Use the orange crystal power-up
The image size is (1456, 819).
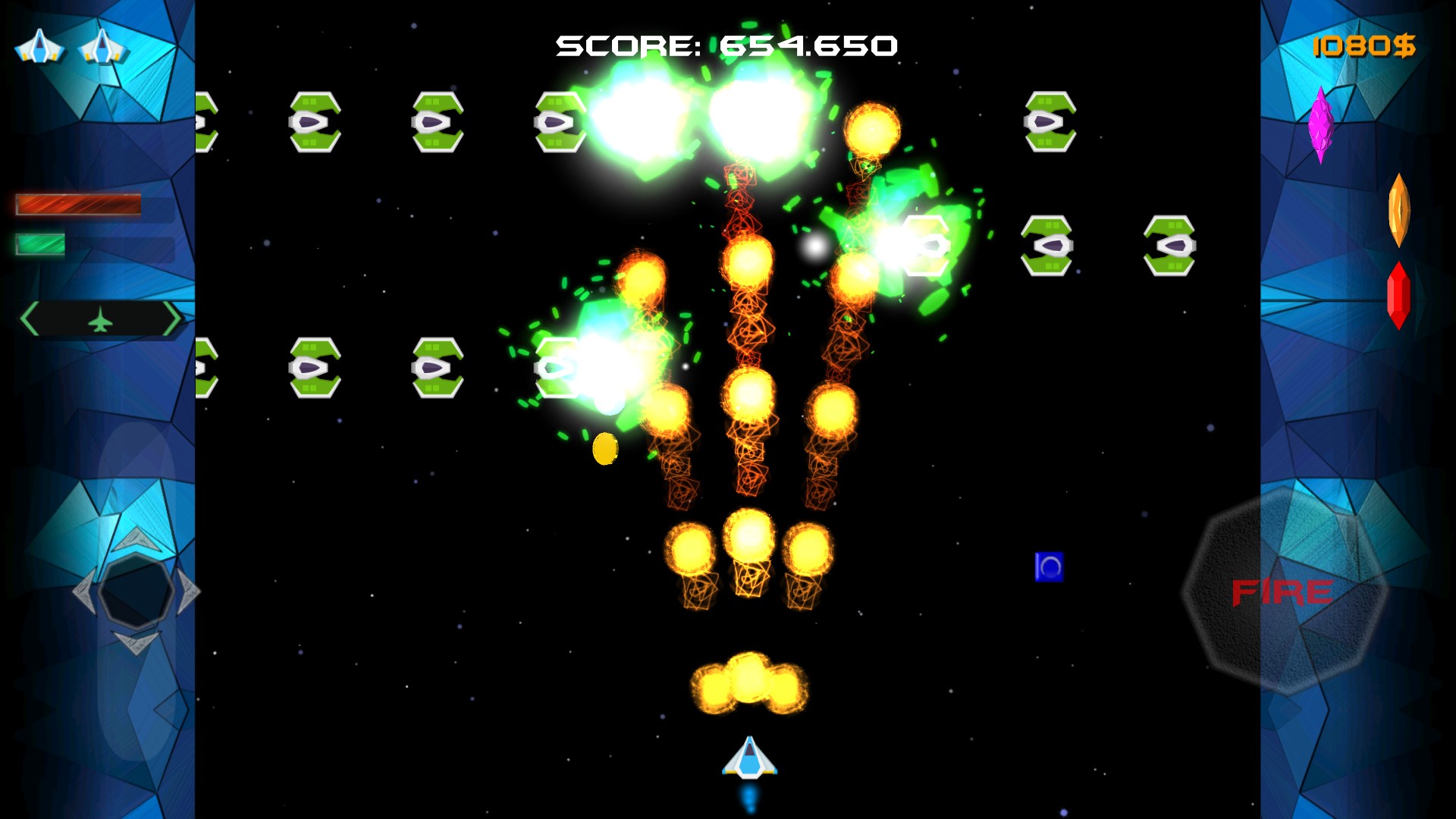[x=1398, y=210]
